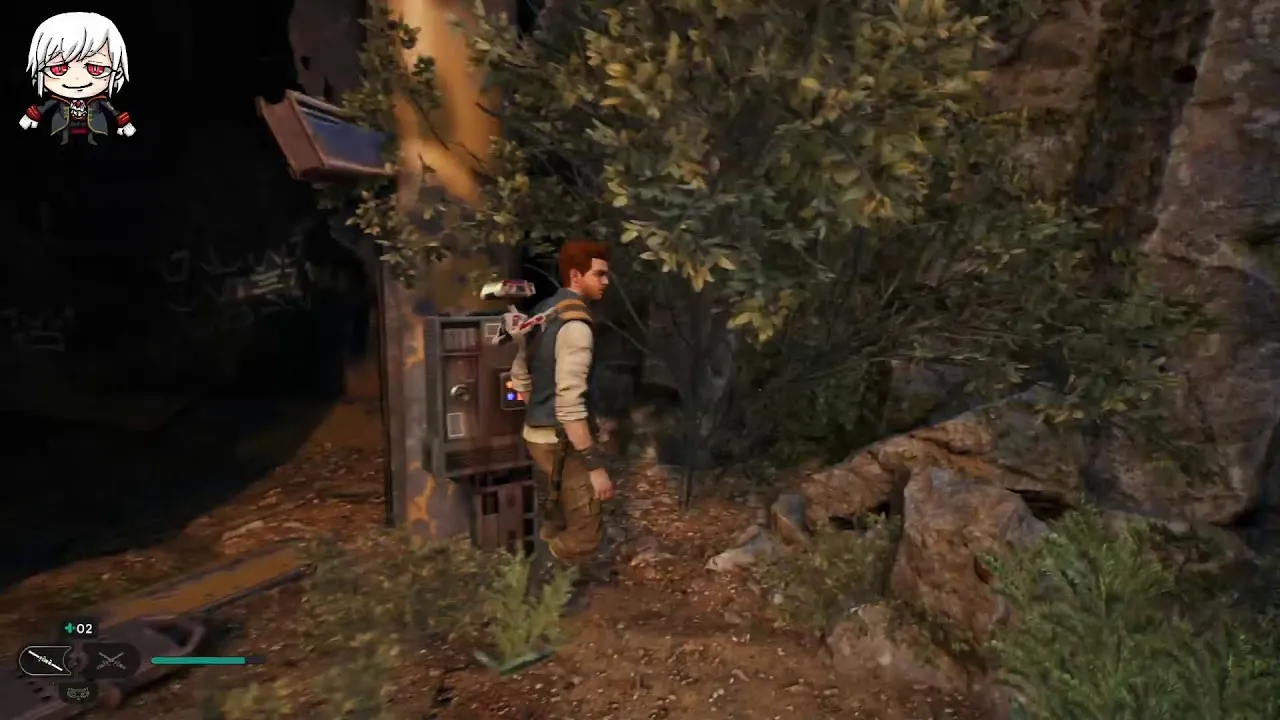Switch to the dual wield crossed-sabers stance
This screenshot has height=720, width=1280.
pyautogui.click(x=110, y=660)
